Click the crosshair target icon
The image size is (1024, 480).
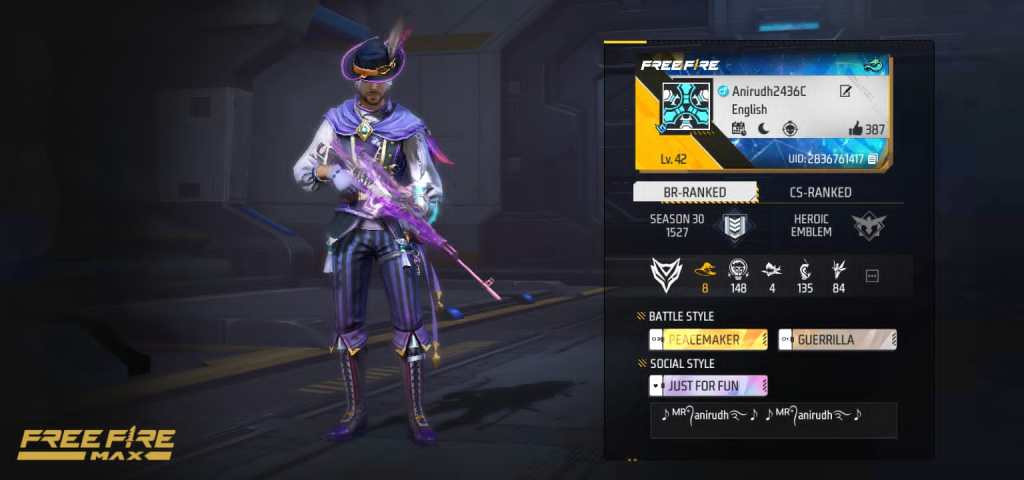(x=790, y=129)
